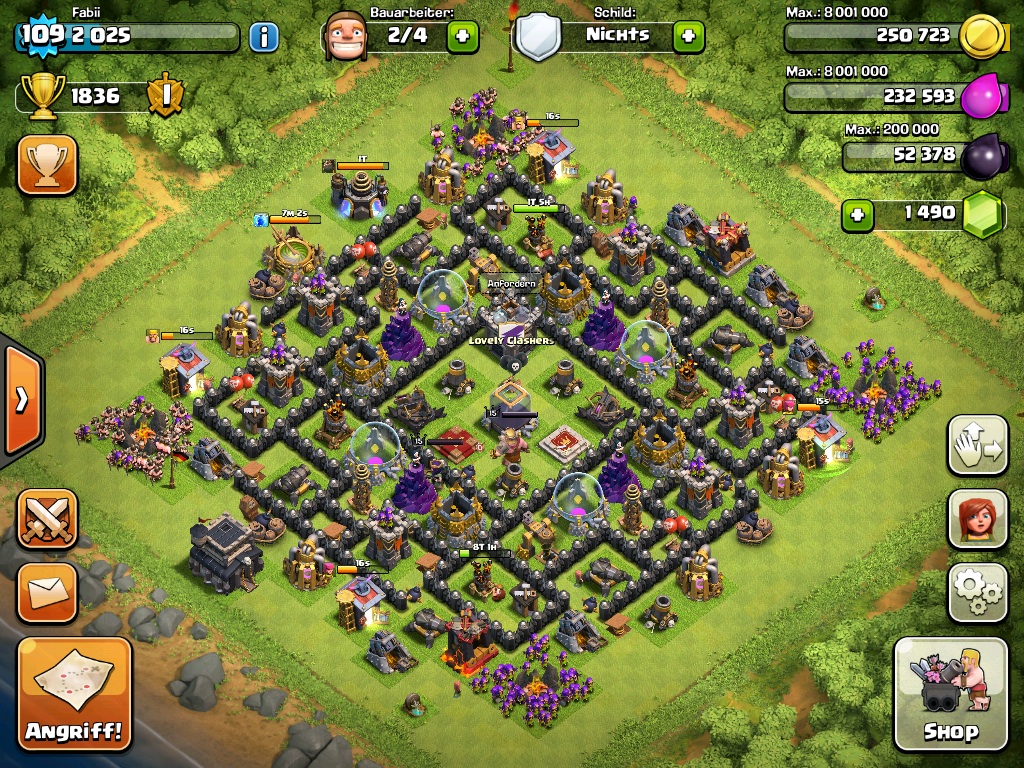Open the Shop

950,694
